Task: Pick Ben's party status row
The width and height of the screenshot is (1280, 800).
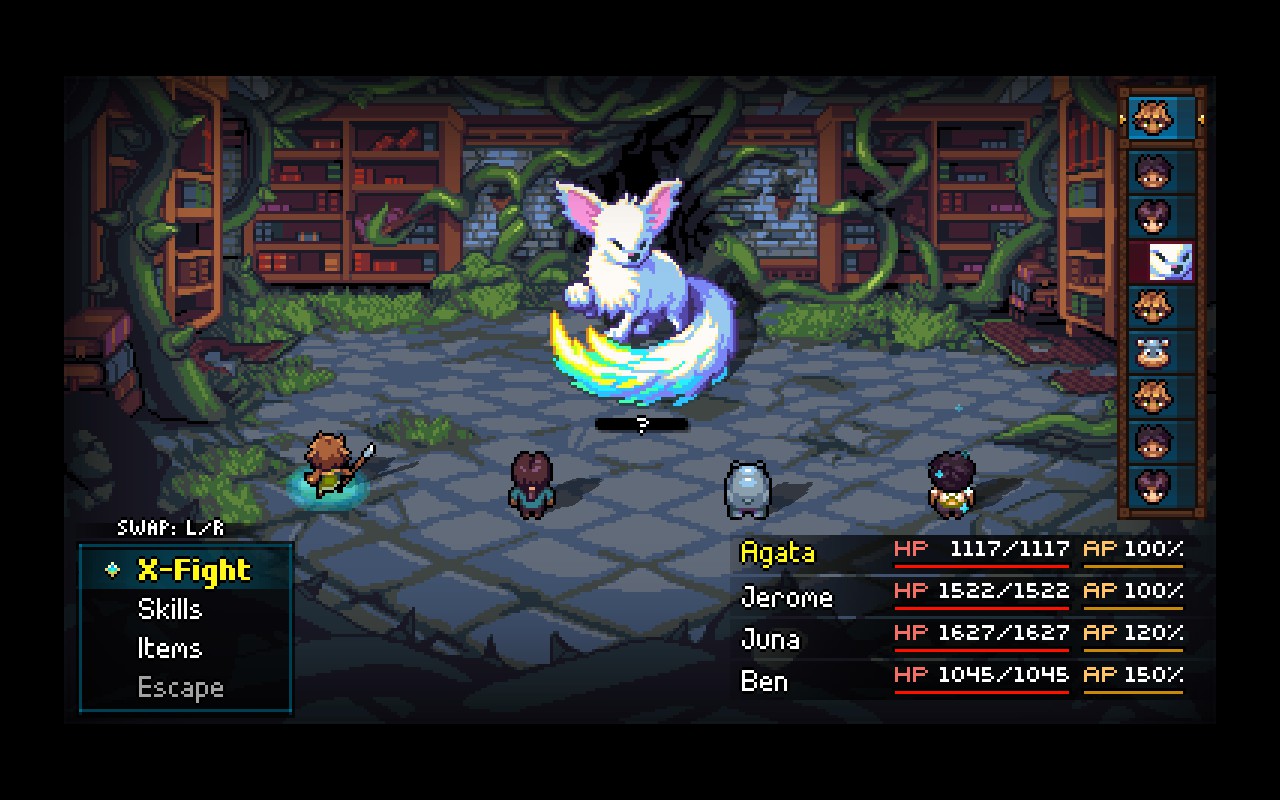Action: click(960, 679)
